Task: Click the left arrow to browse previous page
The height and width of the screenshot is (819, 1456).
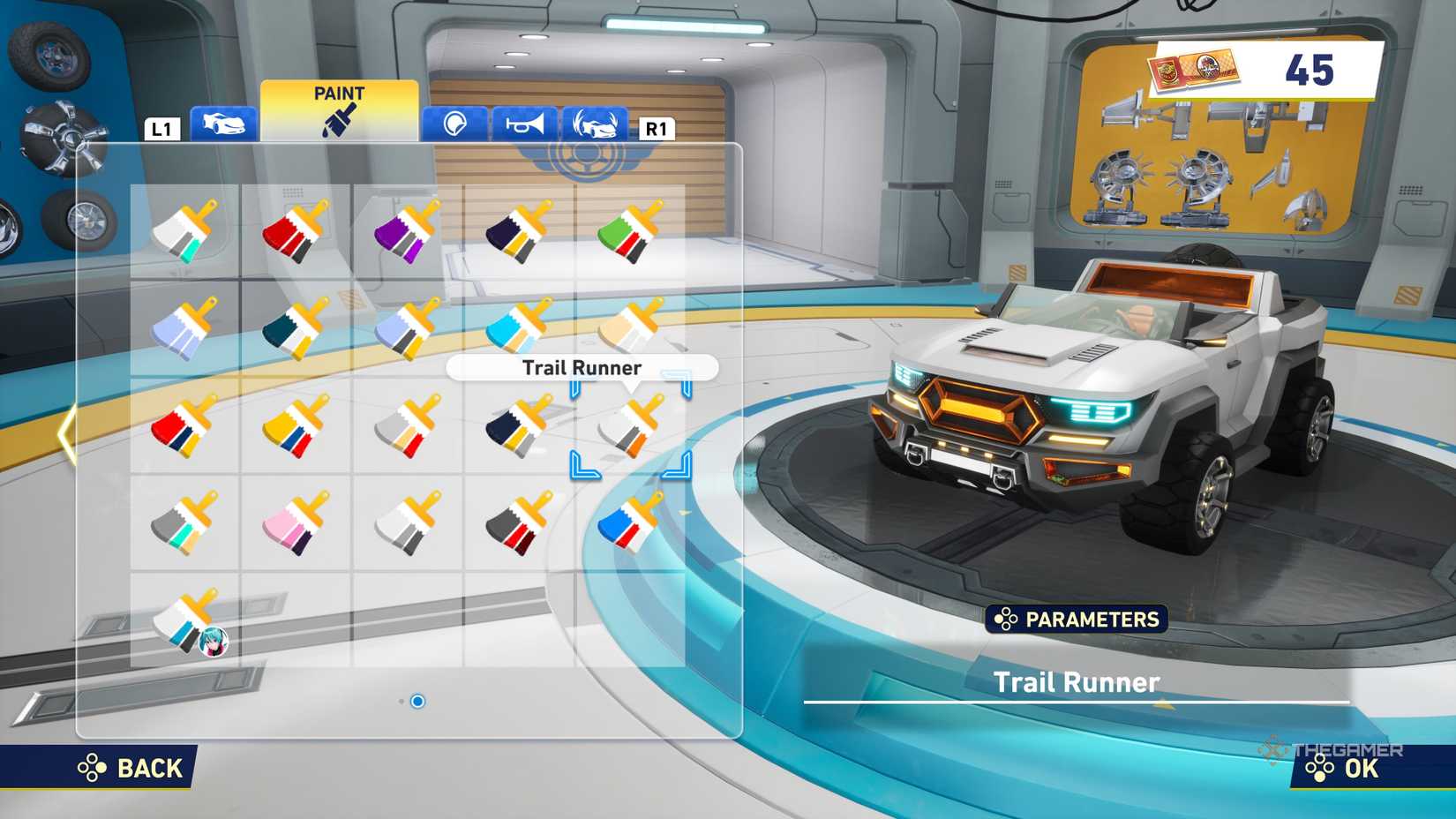Action: [66, 432]
